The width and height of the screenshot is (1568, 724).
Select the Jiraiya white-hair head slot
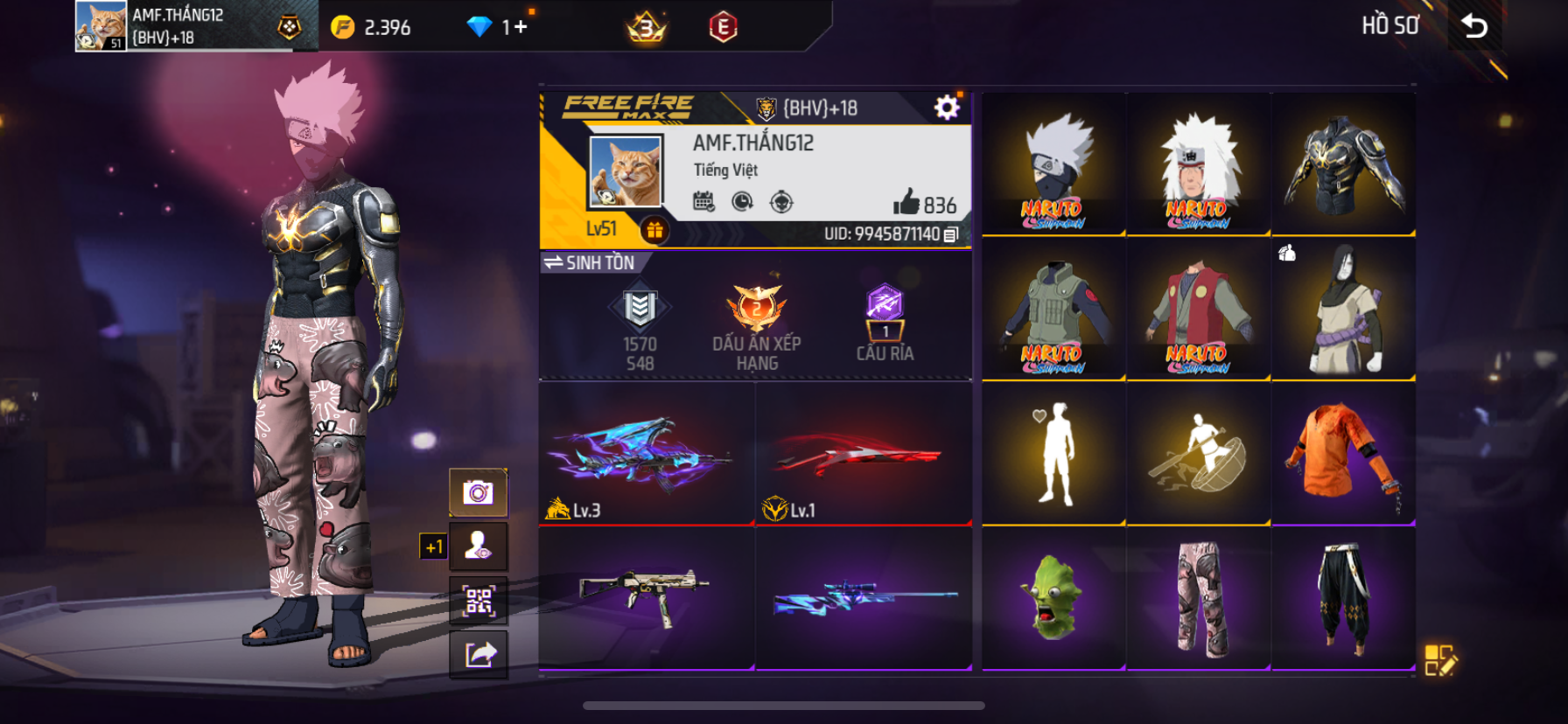tap(1198, 164)
